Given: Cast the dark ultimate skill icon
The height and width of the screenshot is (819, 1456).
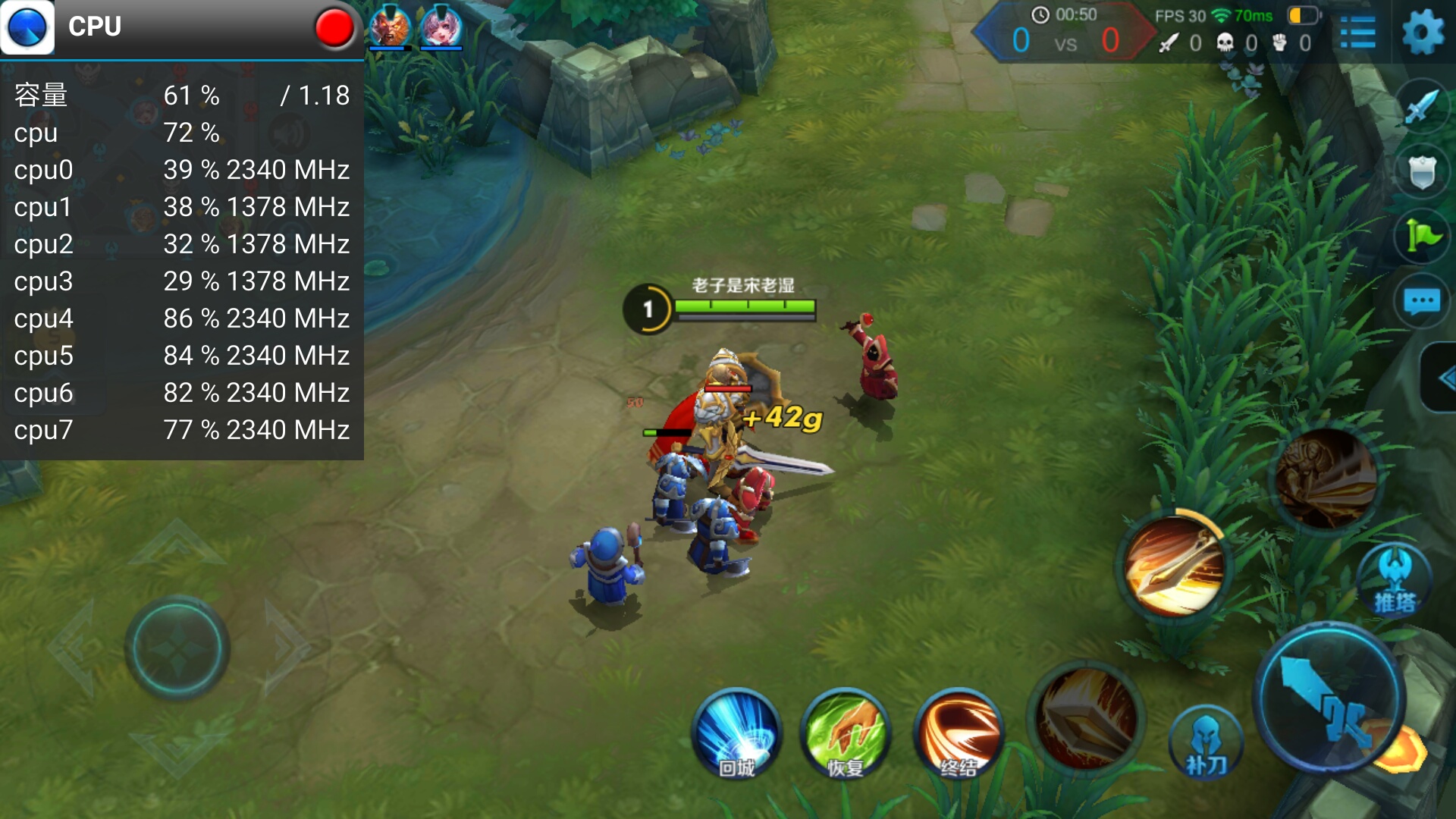Looking at the screenshot, I should (1326, 479).
